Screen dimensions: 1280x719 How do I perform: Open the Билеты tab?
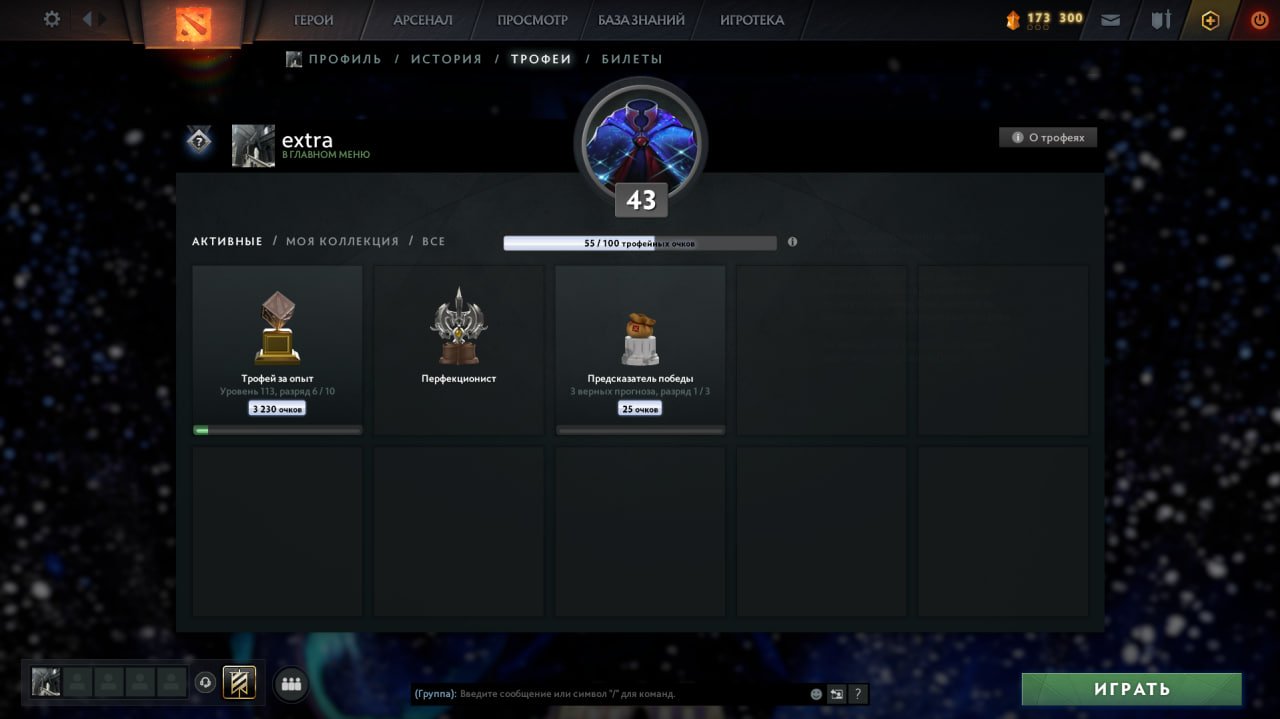pyautogui.click(x=632, y=59)
